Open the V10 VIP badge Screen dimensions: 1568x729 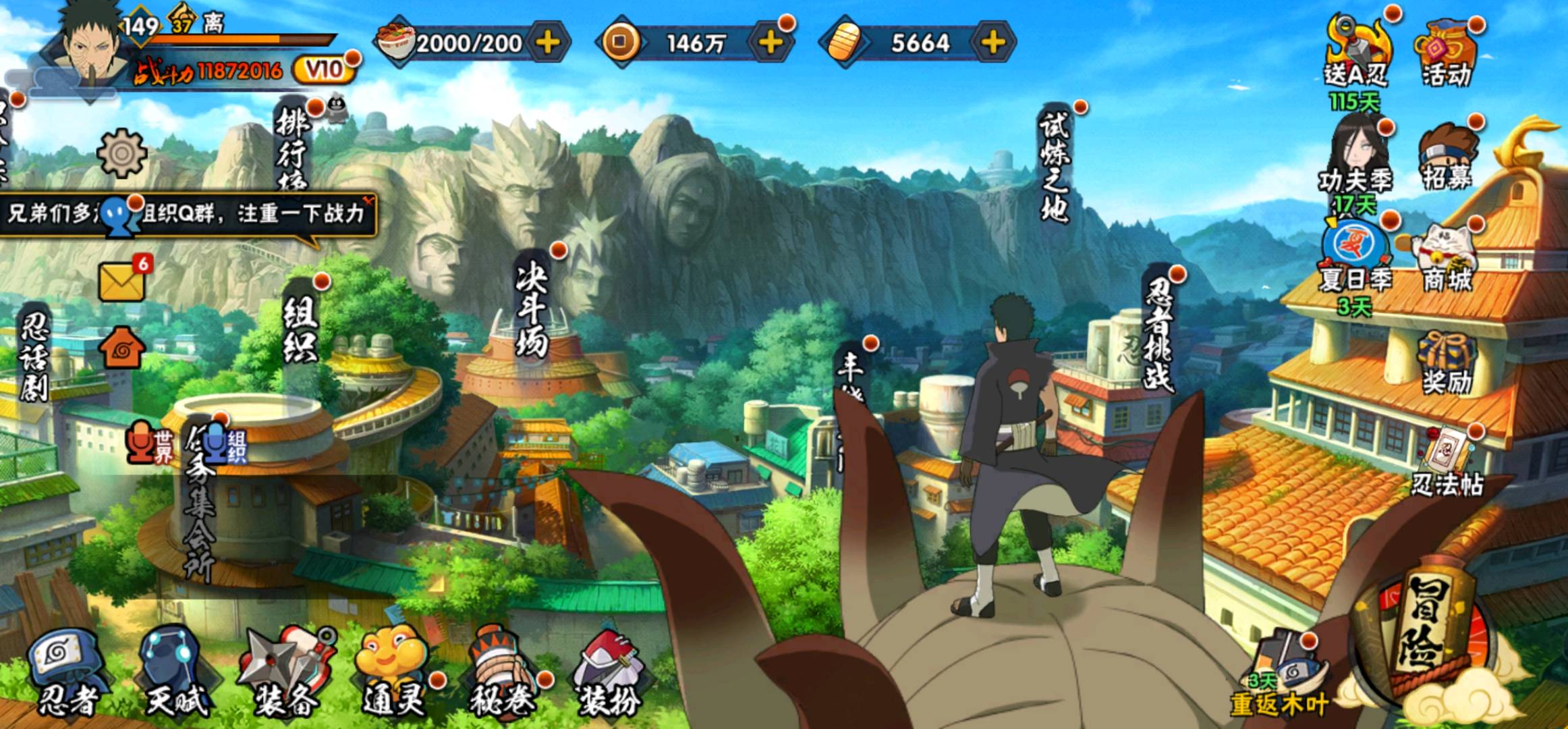click(x=325, y=70)
